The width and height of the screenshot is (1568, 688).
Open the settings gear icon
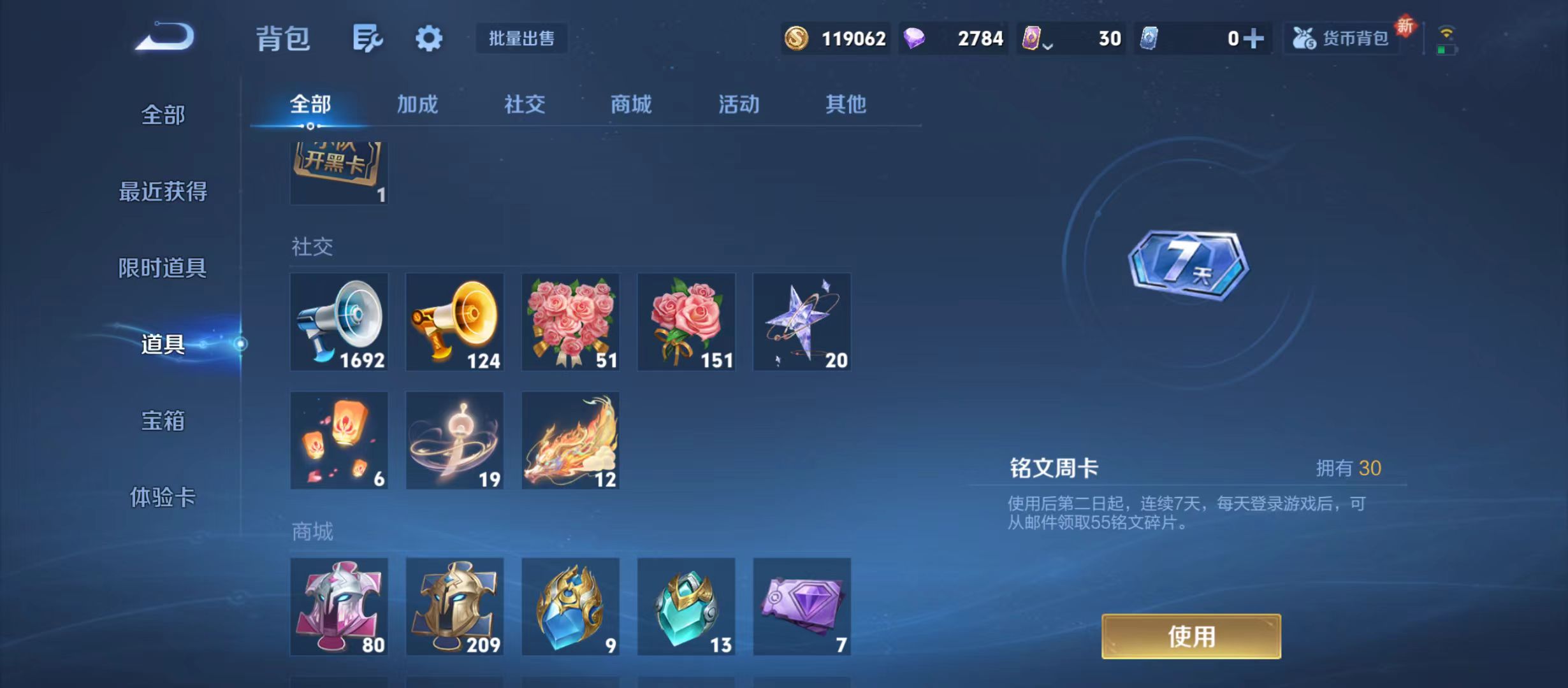point(428,38)
